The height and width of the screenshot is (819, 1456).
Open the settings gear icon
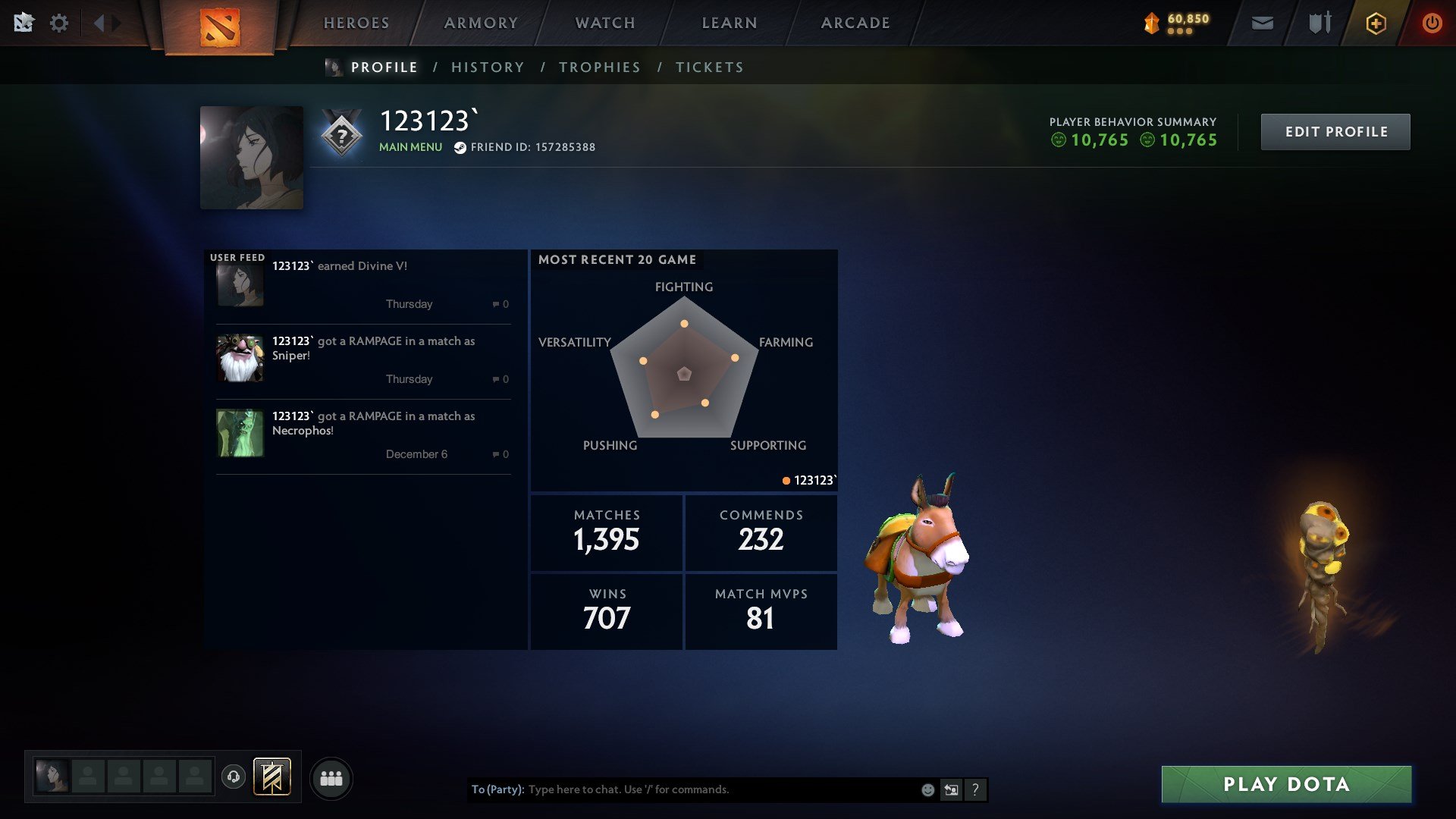tap(60, 23)
